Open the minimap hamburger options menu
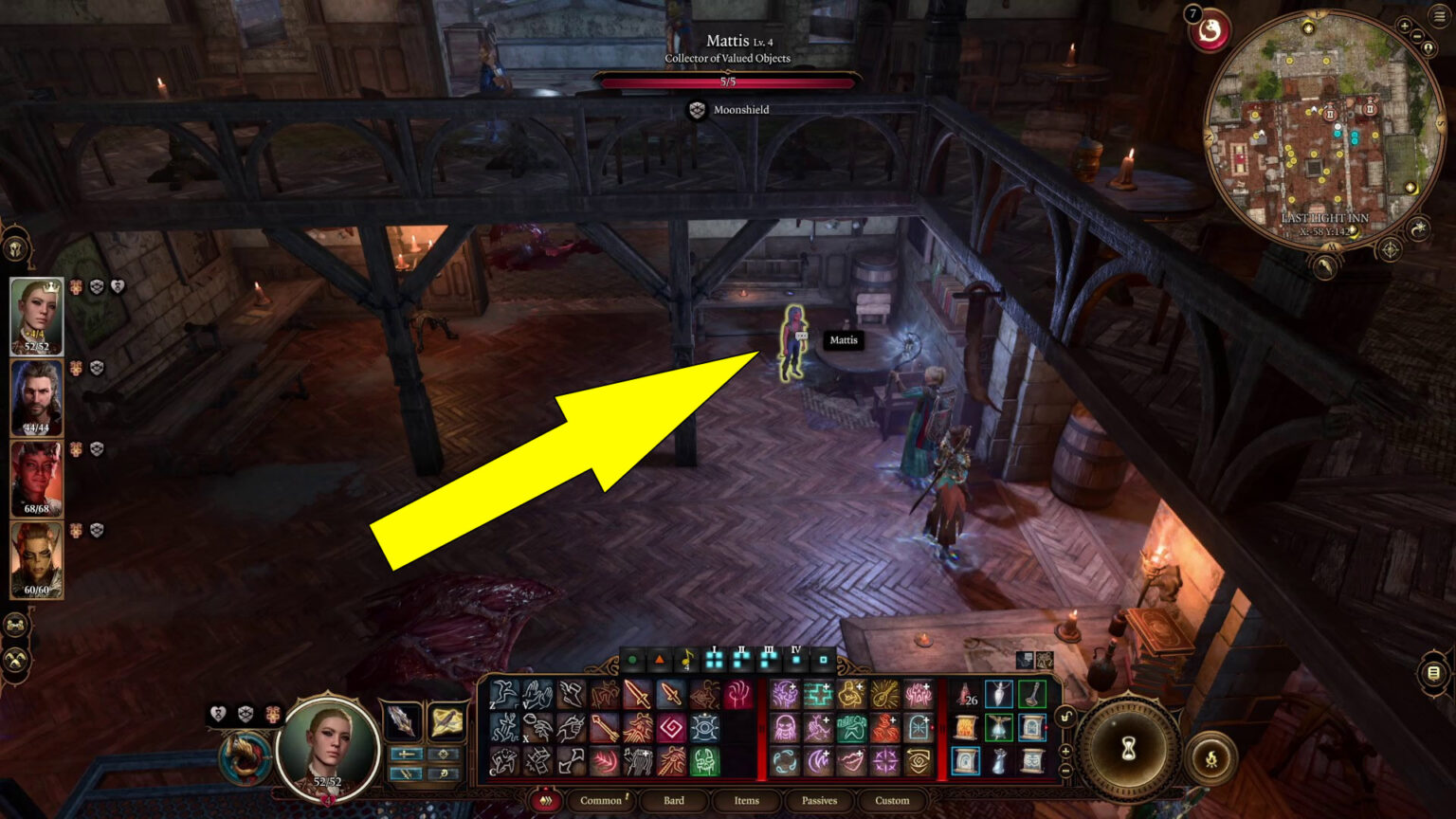This screenshot has height=819, width=1456. [1437, 17]
